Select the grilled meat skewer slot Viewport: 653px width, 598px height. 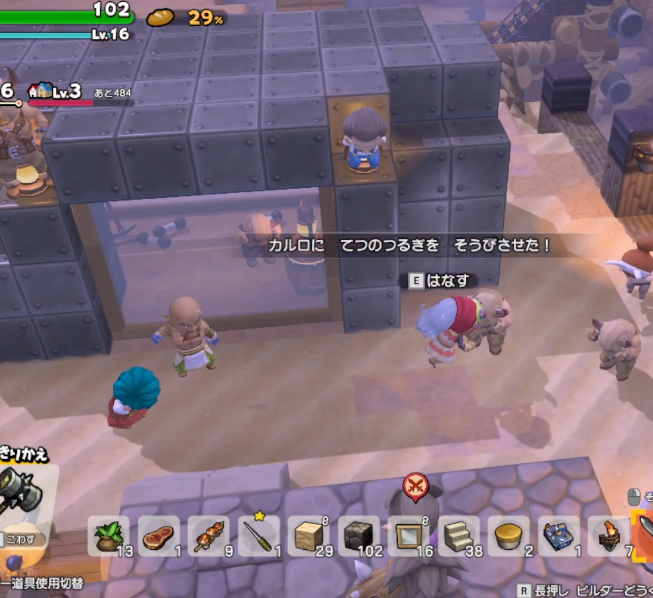pyautogui.click(x=209, y=536)
